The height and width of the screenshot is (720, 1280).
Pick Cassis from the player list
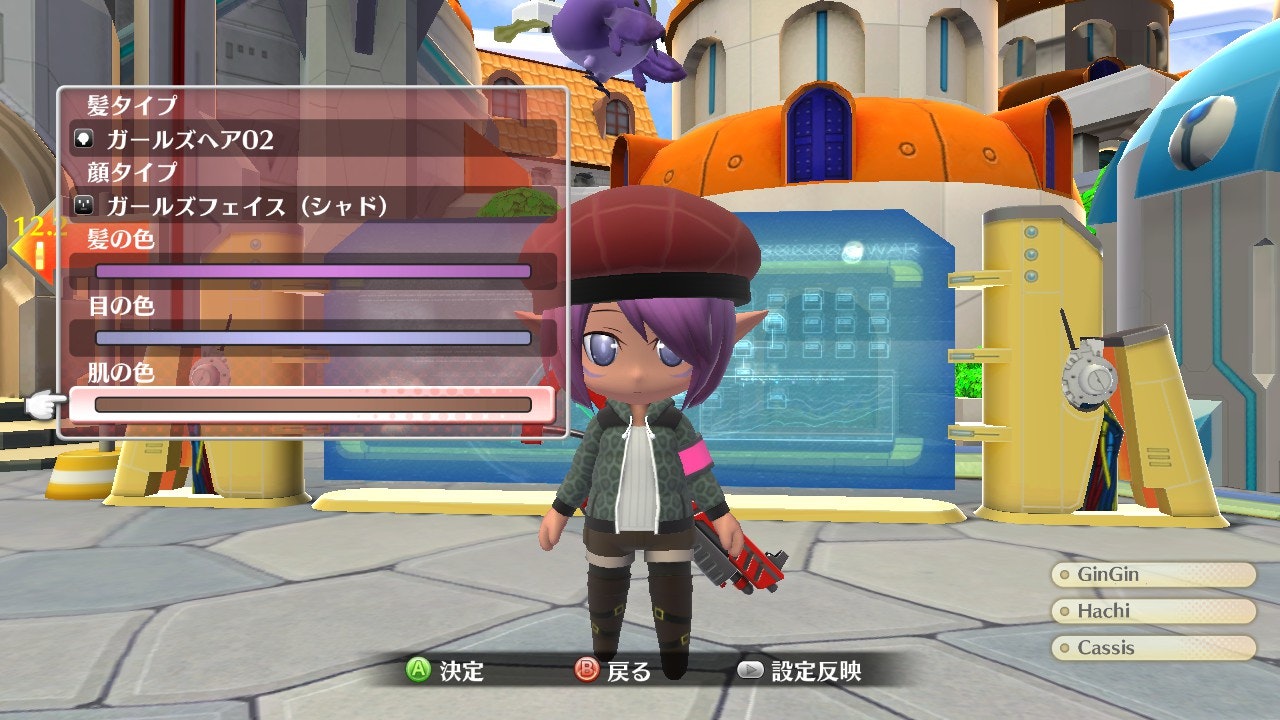click(x=1153, y=648)
